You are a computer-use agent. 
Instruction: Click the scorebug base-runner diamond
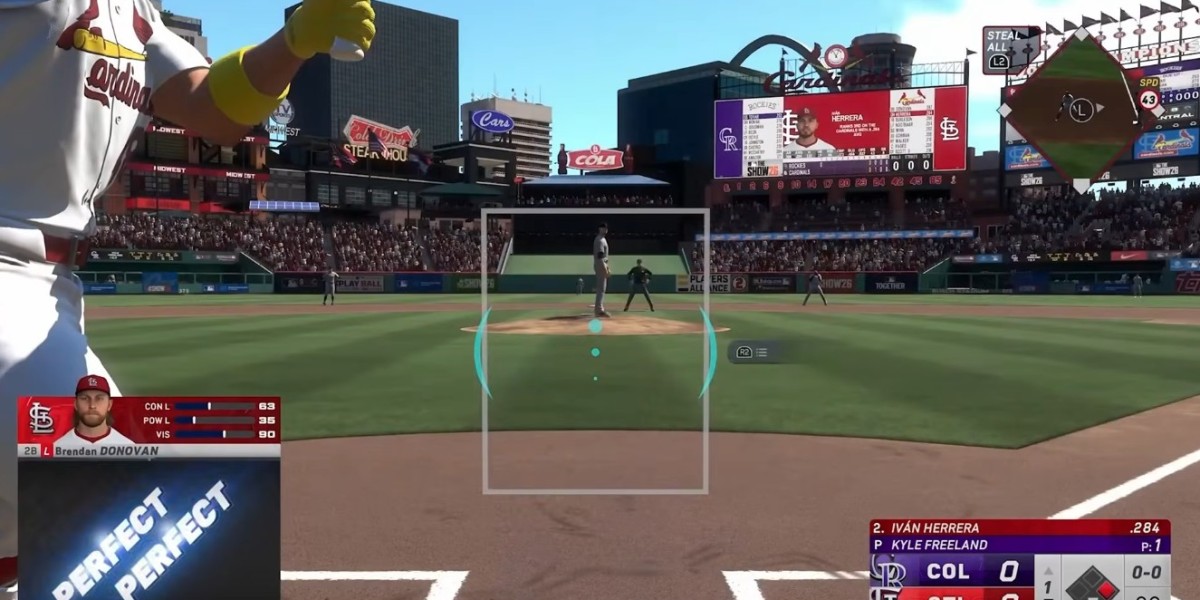[x=1094, y=580]
